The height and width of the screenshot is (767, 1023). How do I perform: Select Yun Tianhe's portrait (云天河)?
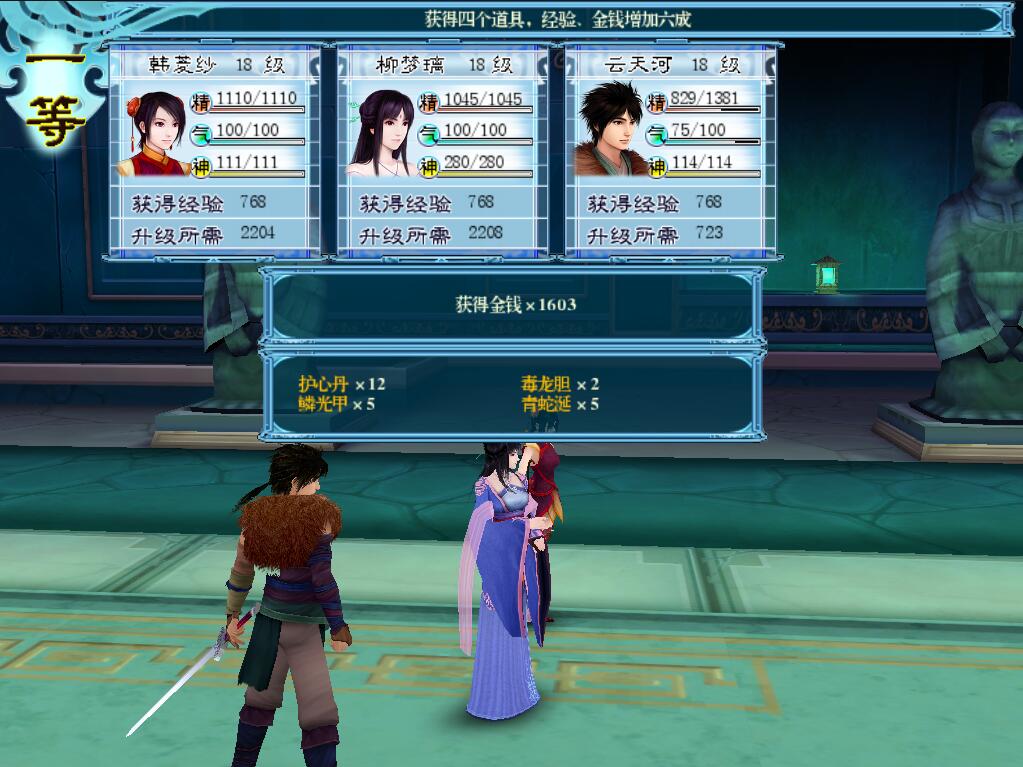click(609, 131)
